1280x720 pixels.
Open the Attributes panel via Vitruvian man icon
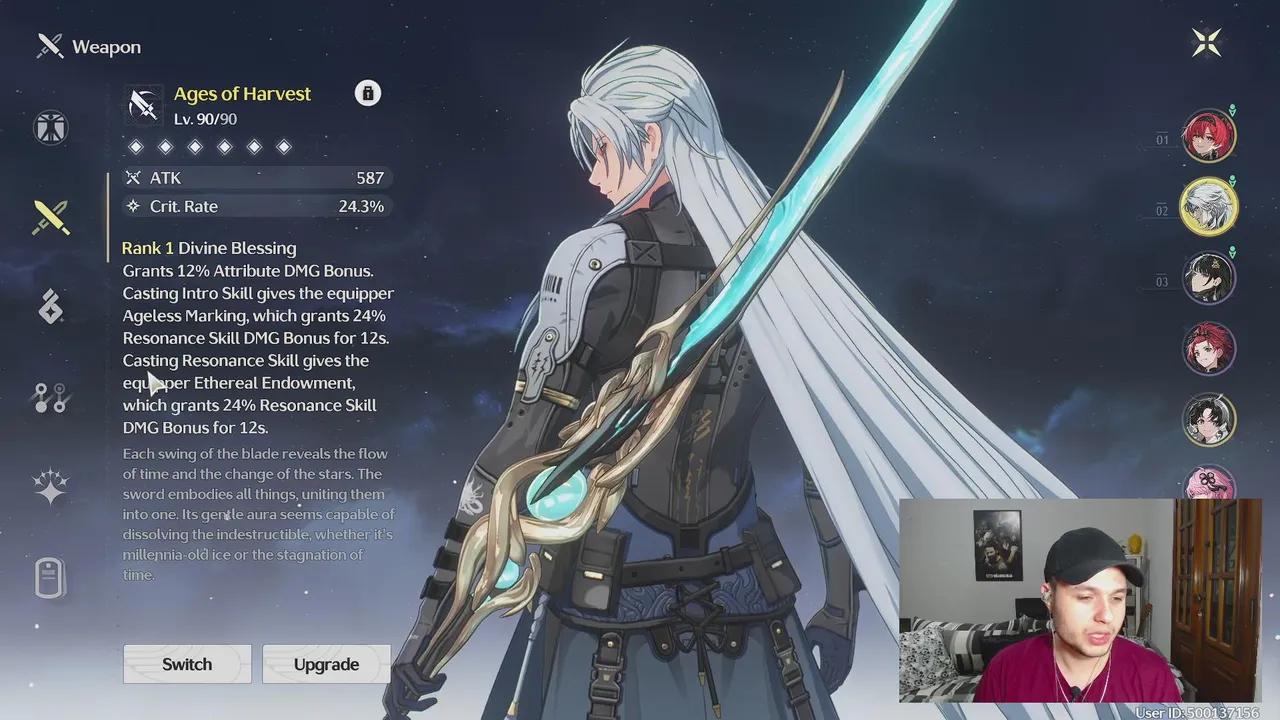pyautogui.click(x=50, y=127)
